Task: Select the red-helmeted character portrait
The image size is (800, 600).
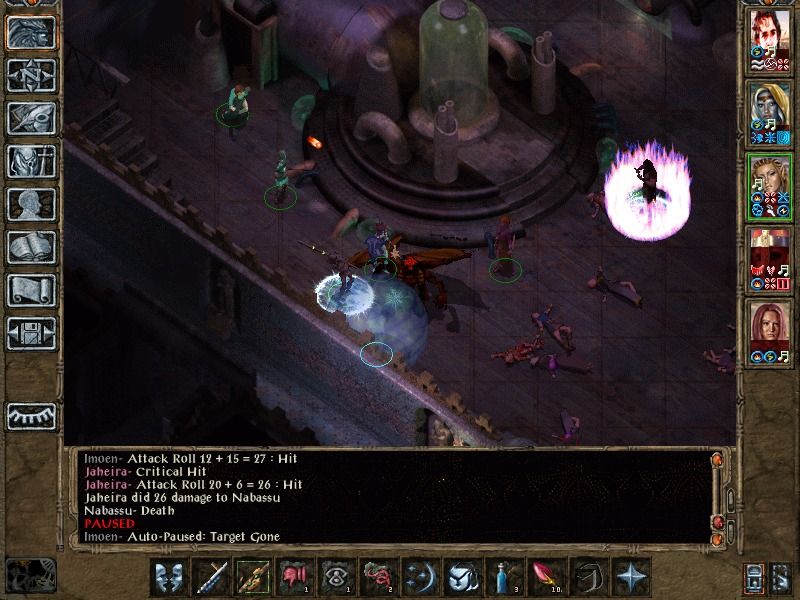Action: (x=769, y=260)
